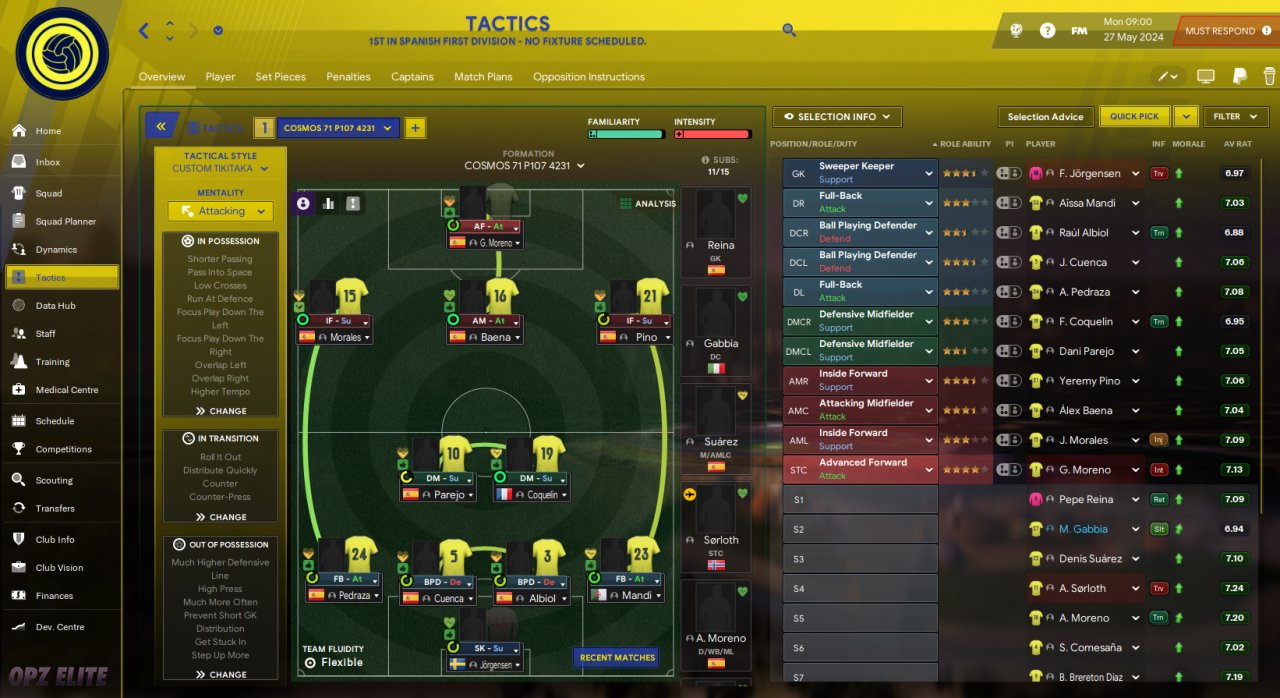Select the Match Plans tab
This screenshot has height=698, width=1280.
pos(483,77)
